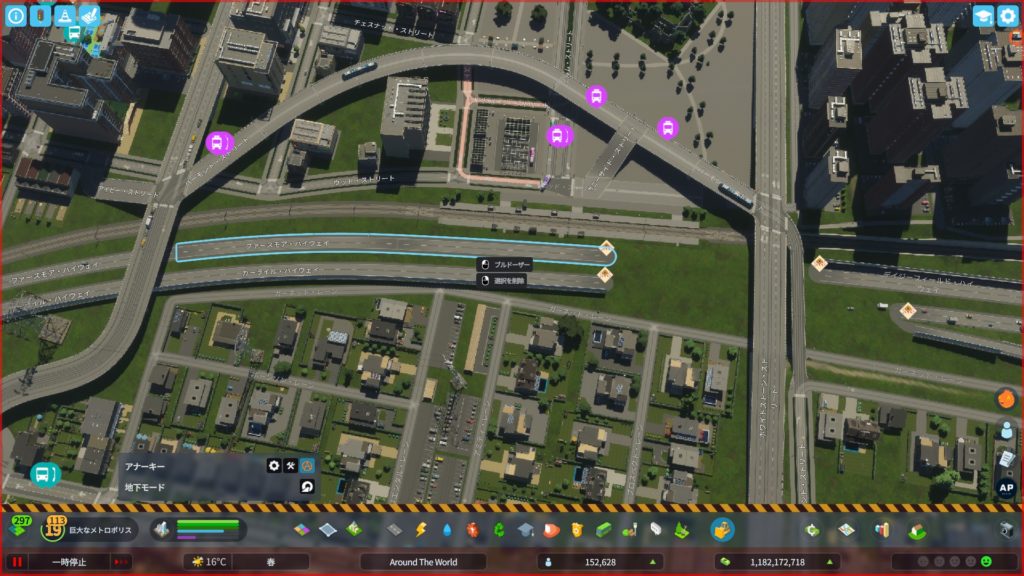Open the graduation cap progression menu
The image size is (1024, 576).
(982, 16)
